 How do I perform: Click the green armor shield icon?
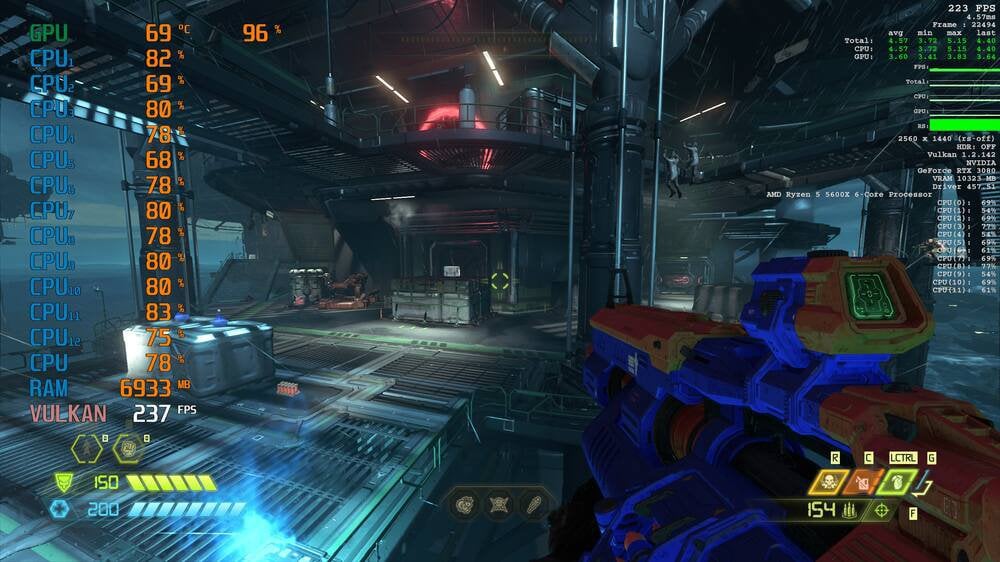click(x=63, y=483)
